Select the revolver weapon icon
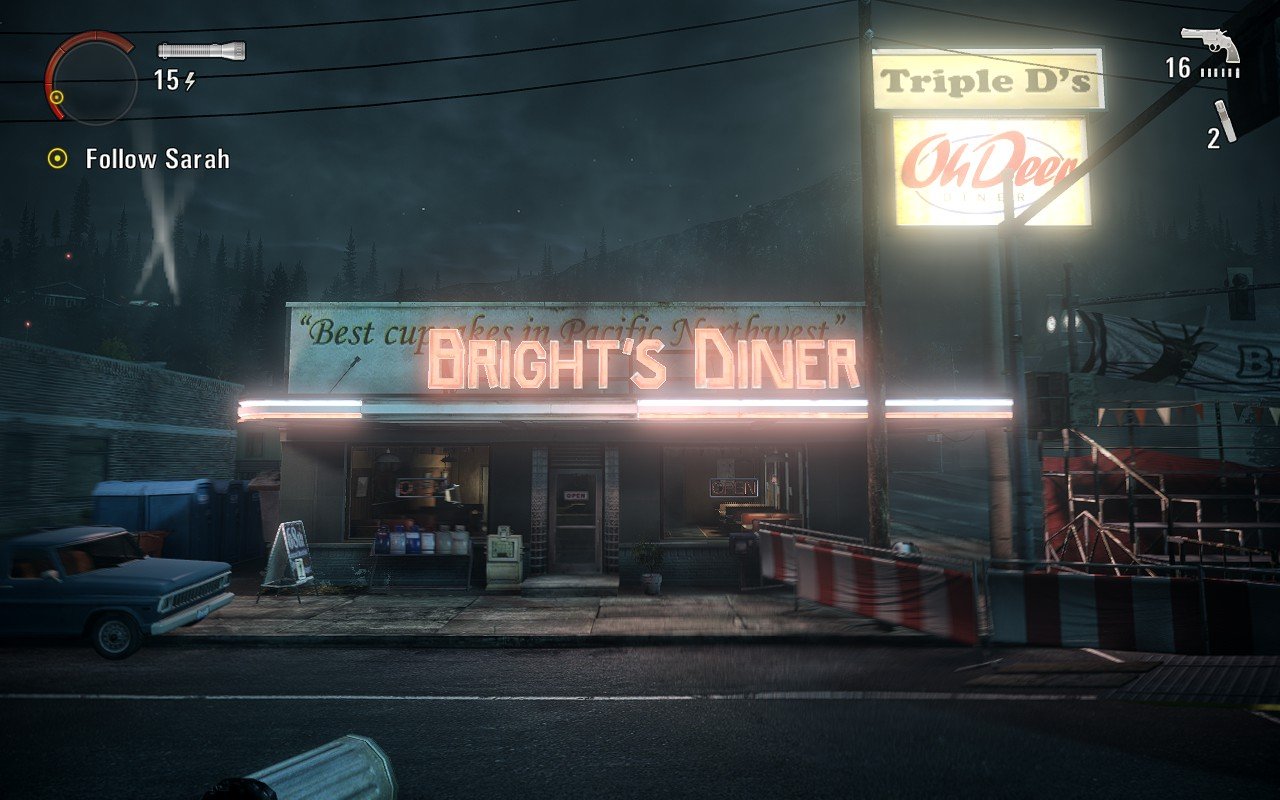The image size is (1280, 800). 1210,42
